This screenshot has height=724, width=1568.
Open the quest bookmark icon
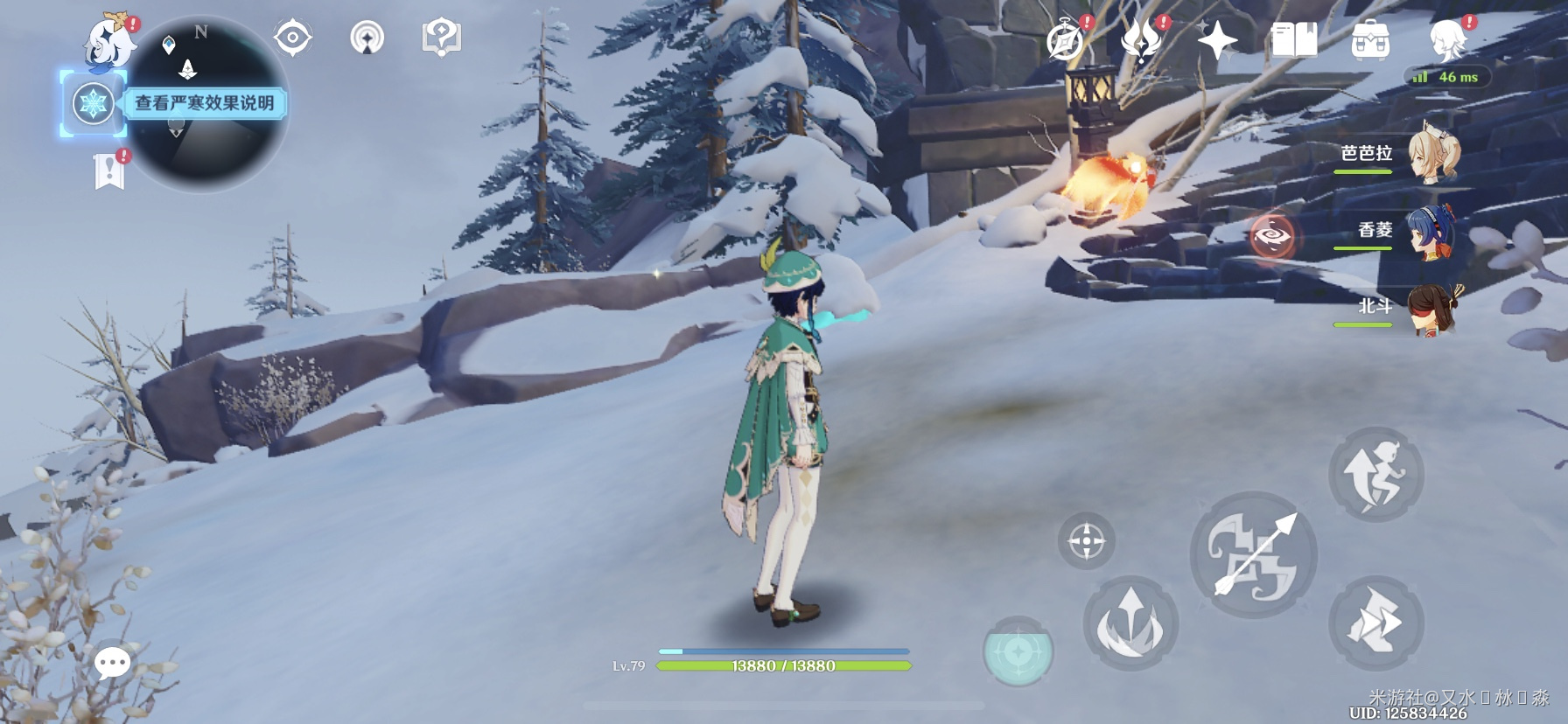[109, 171]
